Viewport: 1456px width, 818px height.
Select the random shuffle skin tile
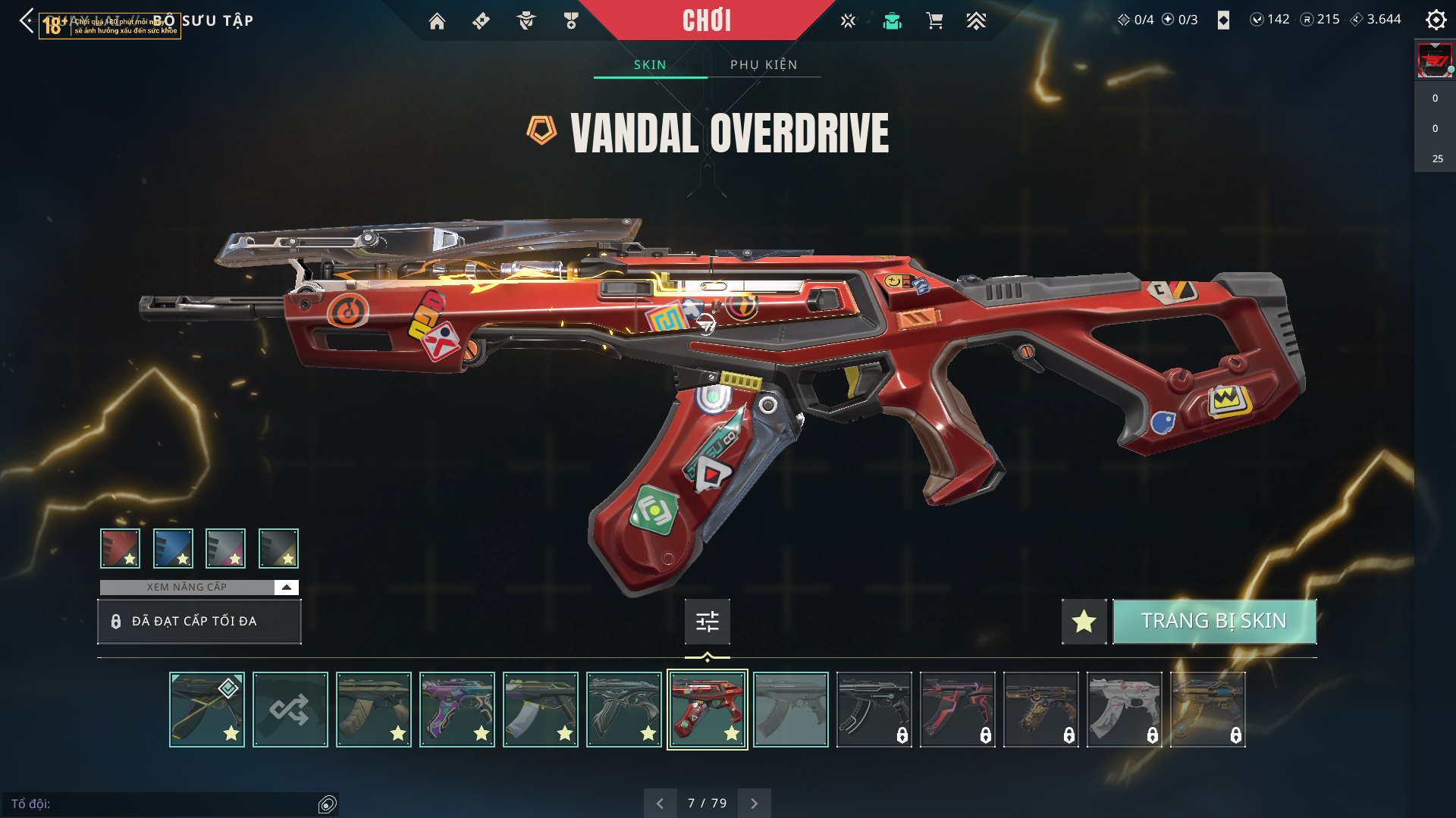pos(290,710)
